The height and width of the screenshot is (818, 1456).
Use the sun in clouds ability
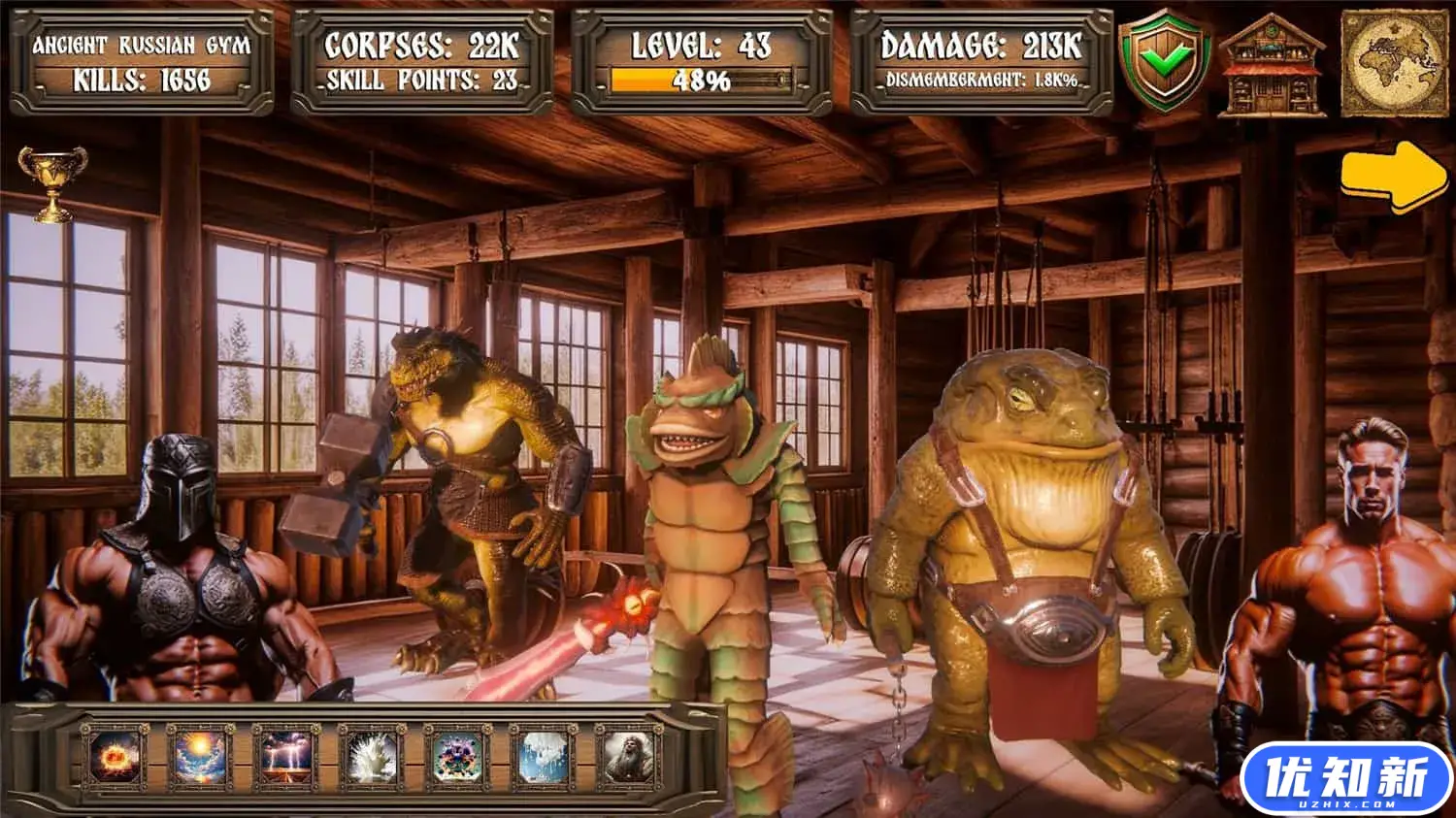[x=201, y=758]
